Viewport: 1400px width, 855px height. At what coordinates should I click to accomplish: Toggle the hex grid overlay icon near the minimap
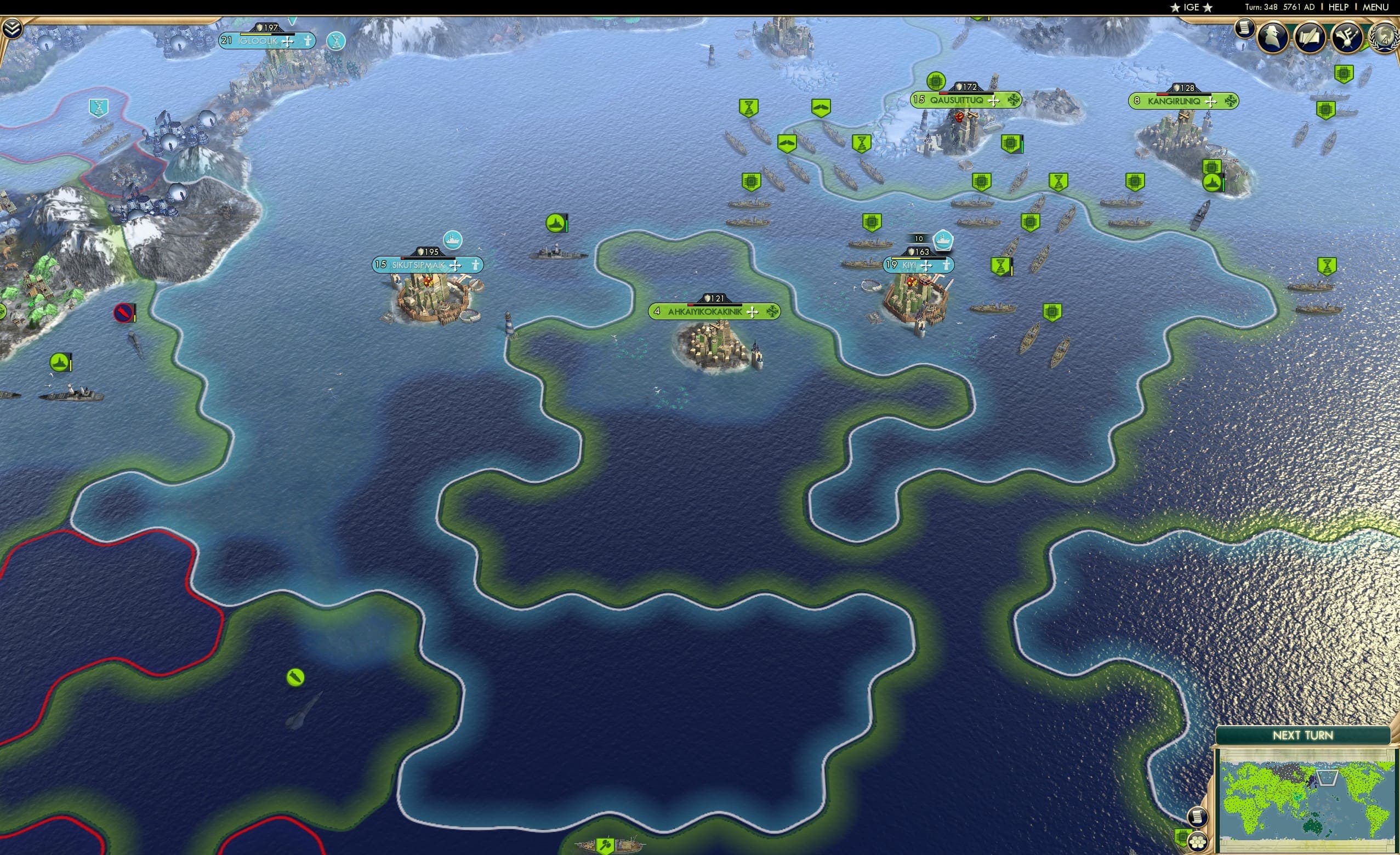tap(1197, 842)
